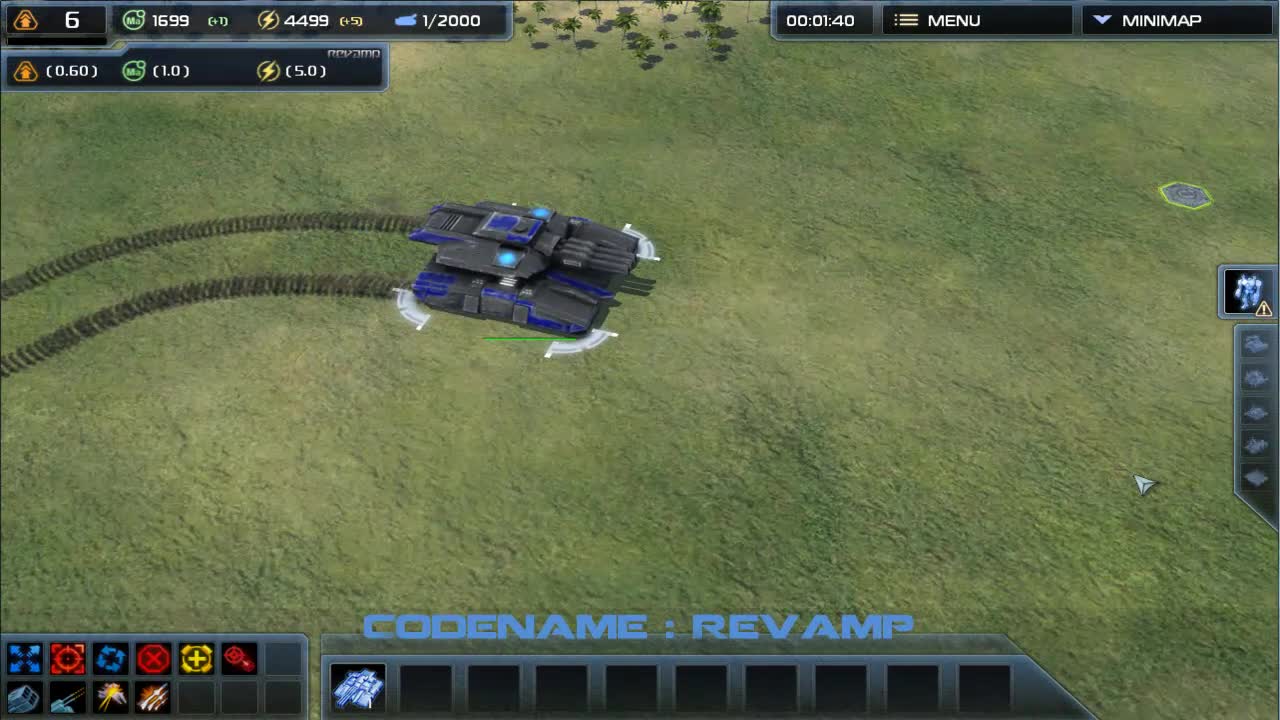The height and width of the screenshot is (720, 1280).
Task: Select the Move command icon
Action: coord(24,657)
